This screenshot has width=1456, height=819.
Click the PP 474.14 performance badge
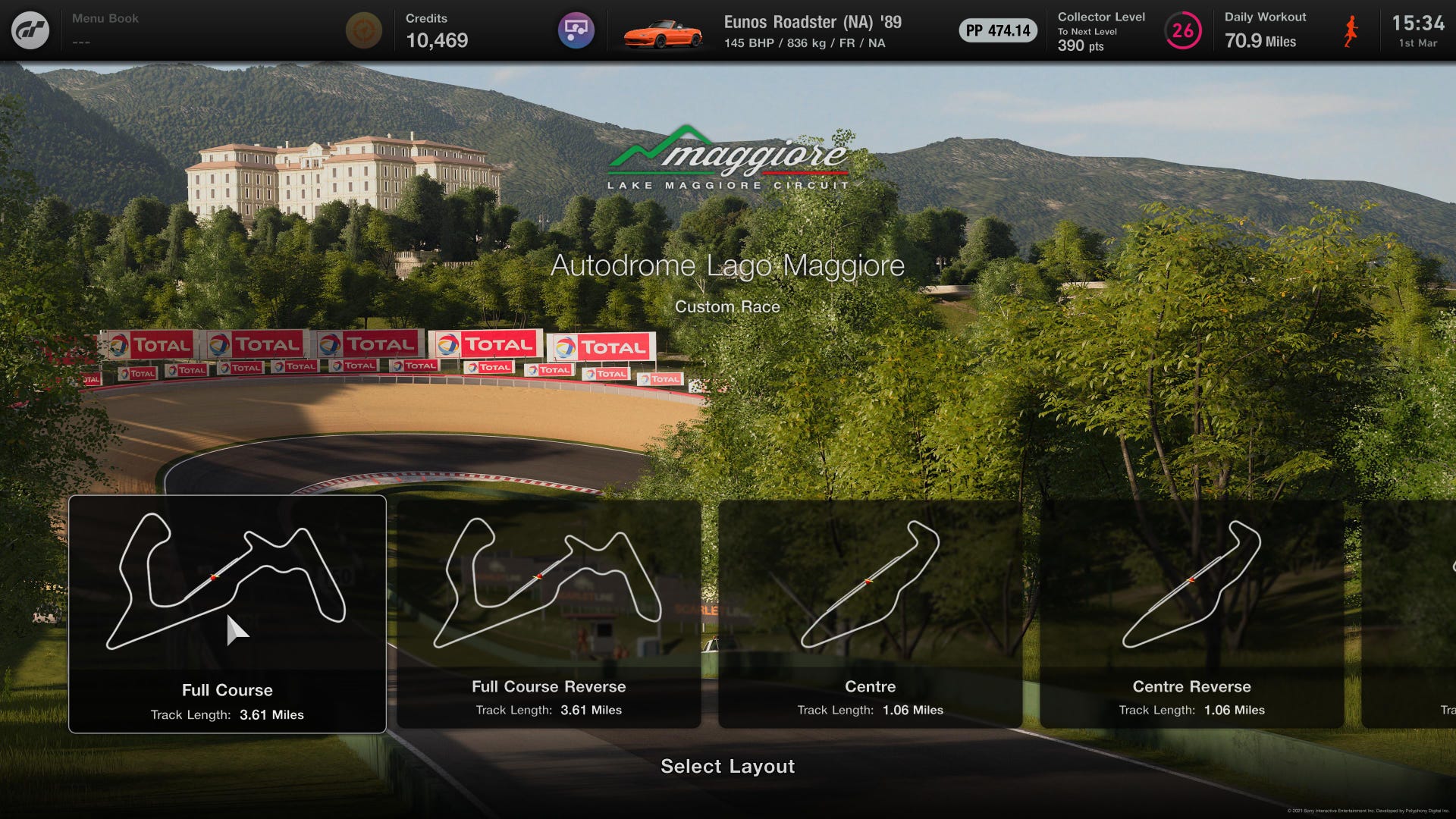(996, 31)
